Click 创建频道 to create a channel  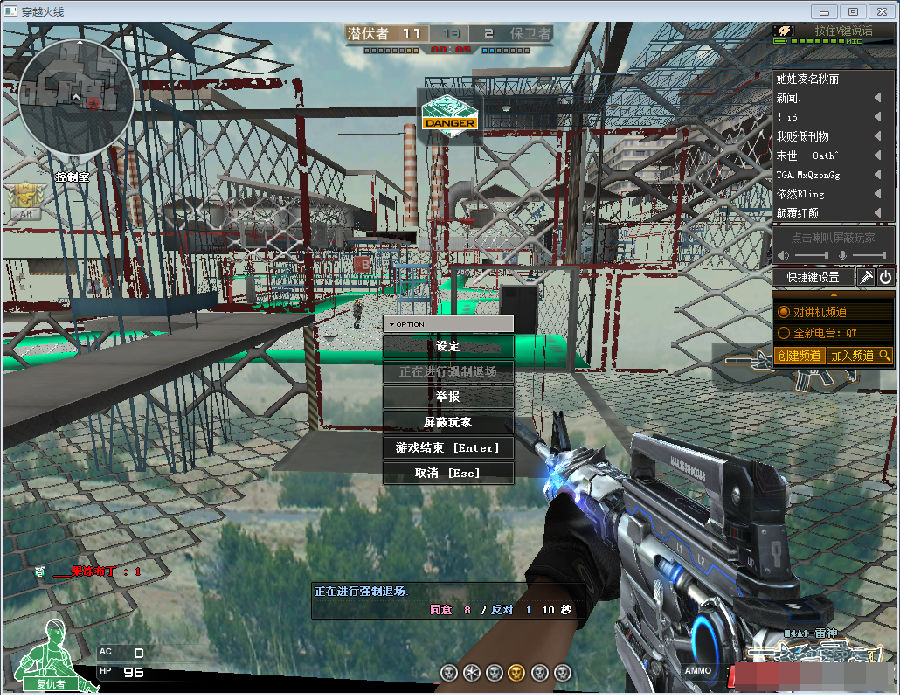tap(799, 355)
